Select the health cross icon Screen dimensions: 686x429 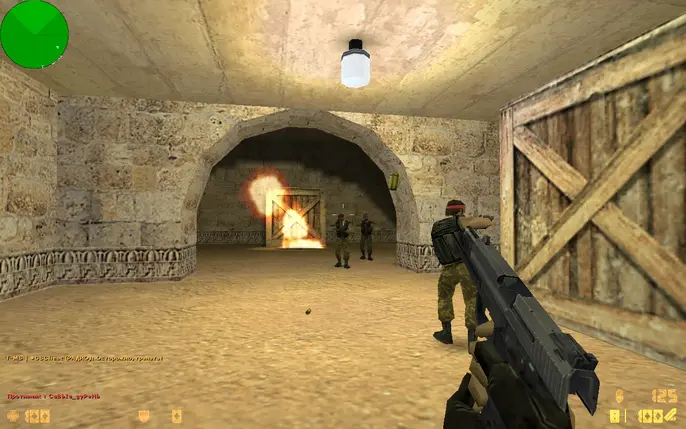(x=14, y=415)
